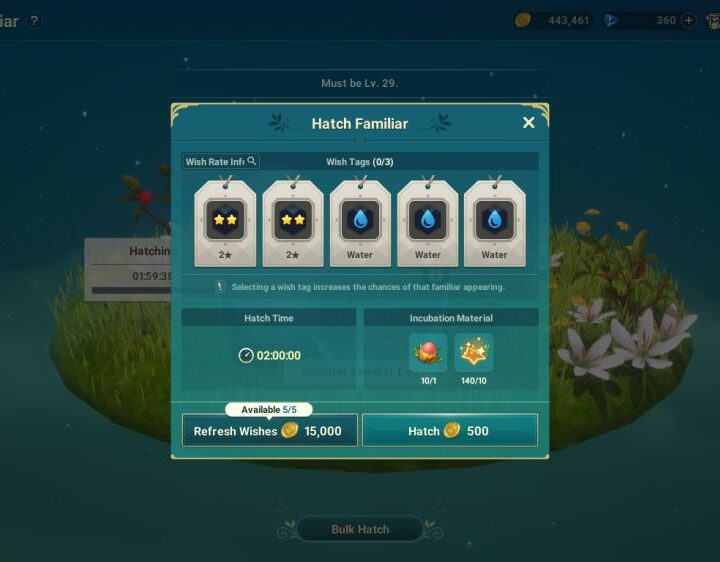720x562 pixels.
Task: Add diamonds with the plus button
Action: pos(688,20)
